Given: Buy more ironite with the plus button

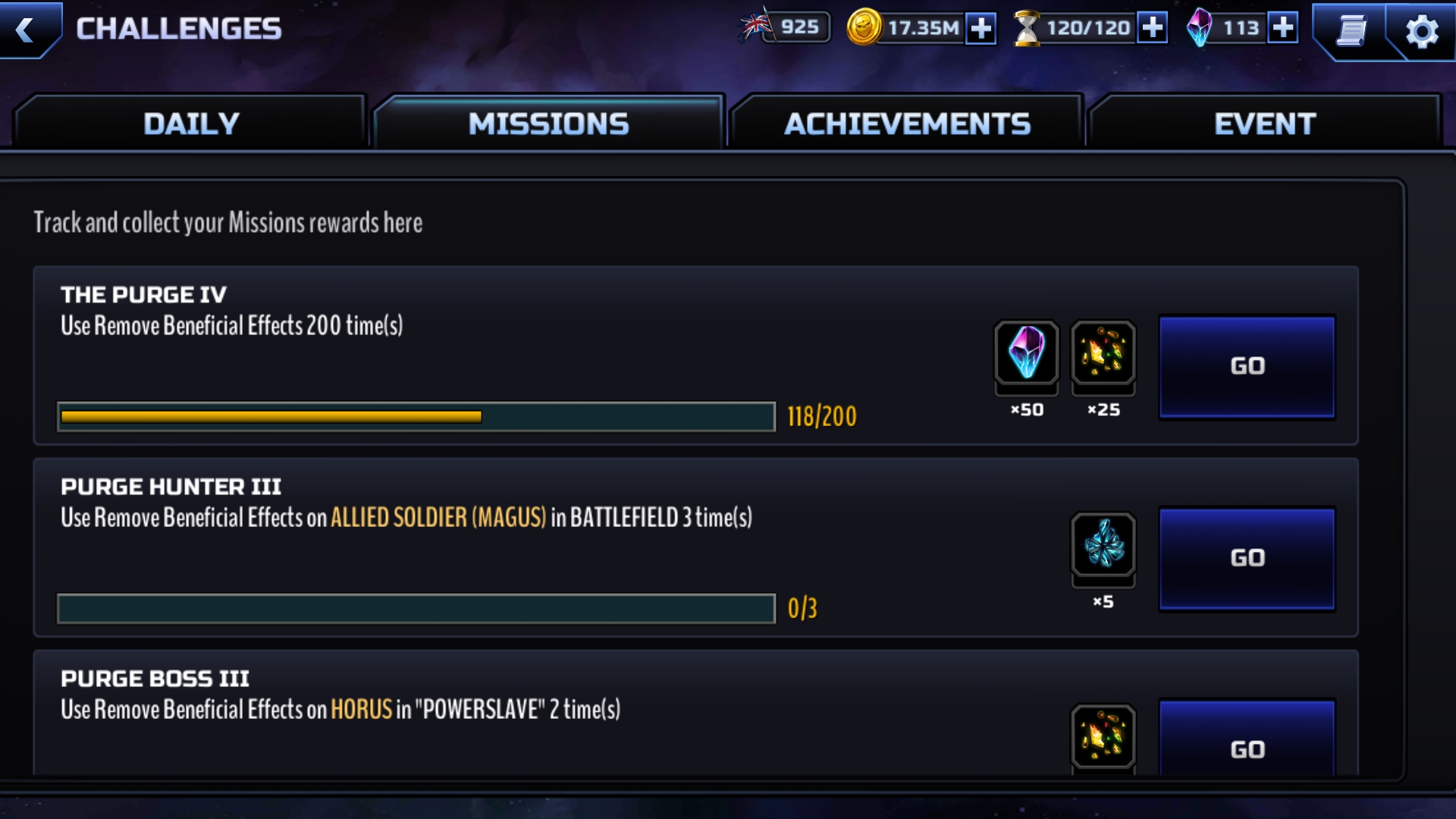Looking at the screenshot, I should pos(1282,28).
